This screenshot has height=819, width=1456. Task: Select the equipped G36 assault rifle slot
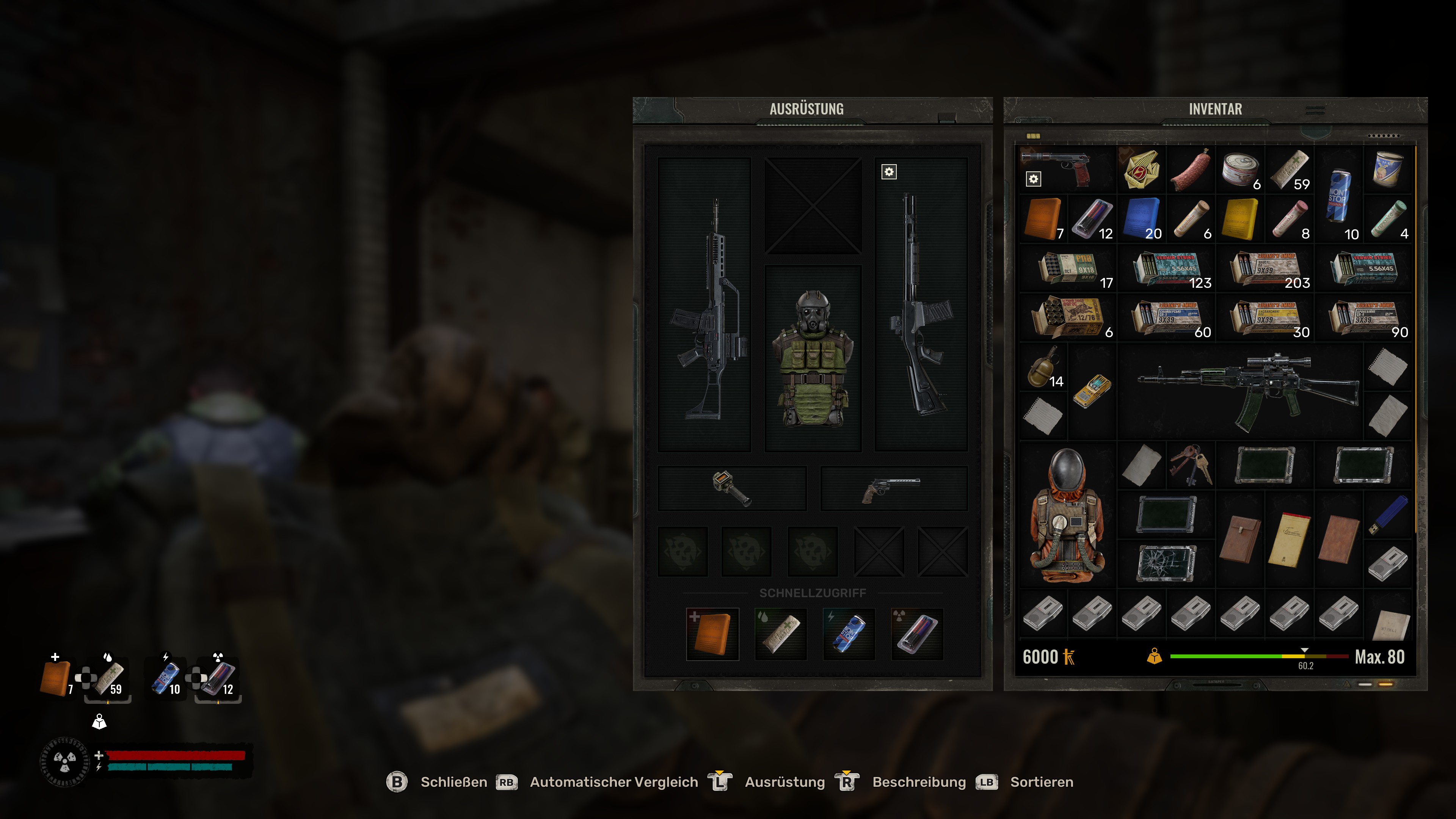click(x=704, y=305)
